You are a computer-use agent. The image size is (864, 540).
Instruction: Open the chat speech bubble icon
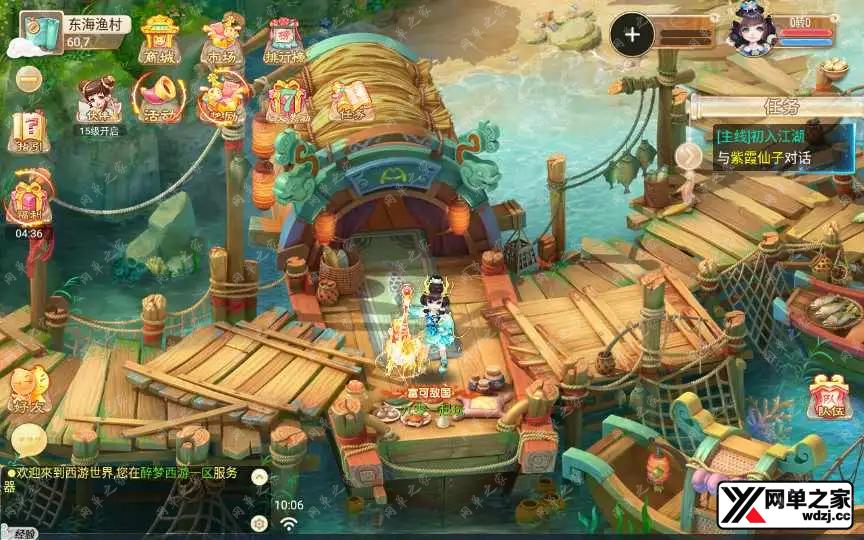click(28, 438)
